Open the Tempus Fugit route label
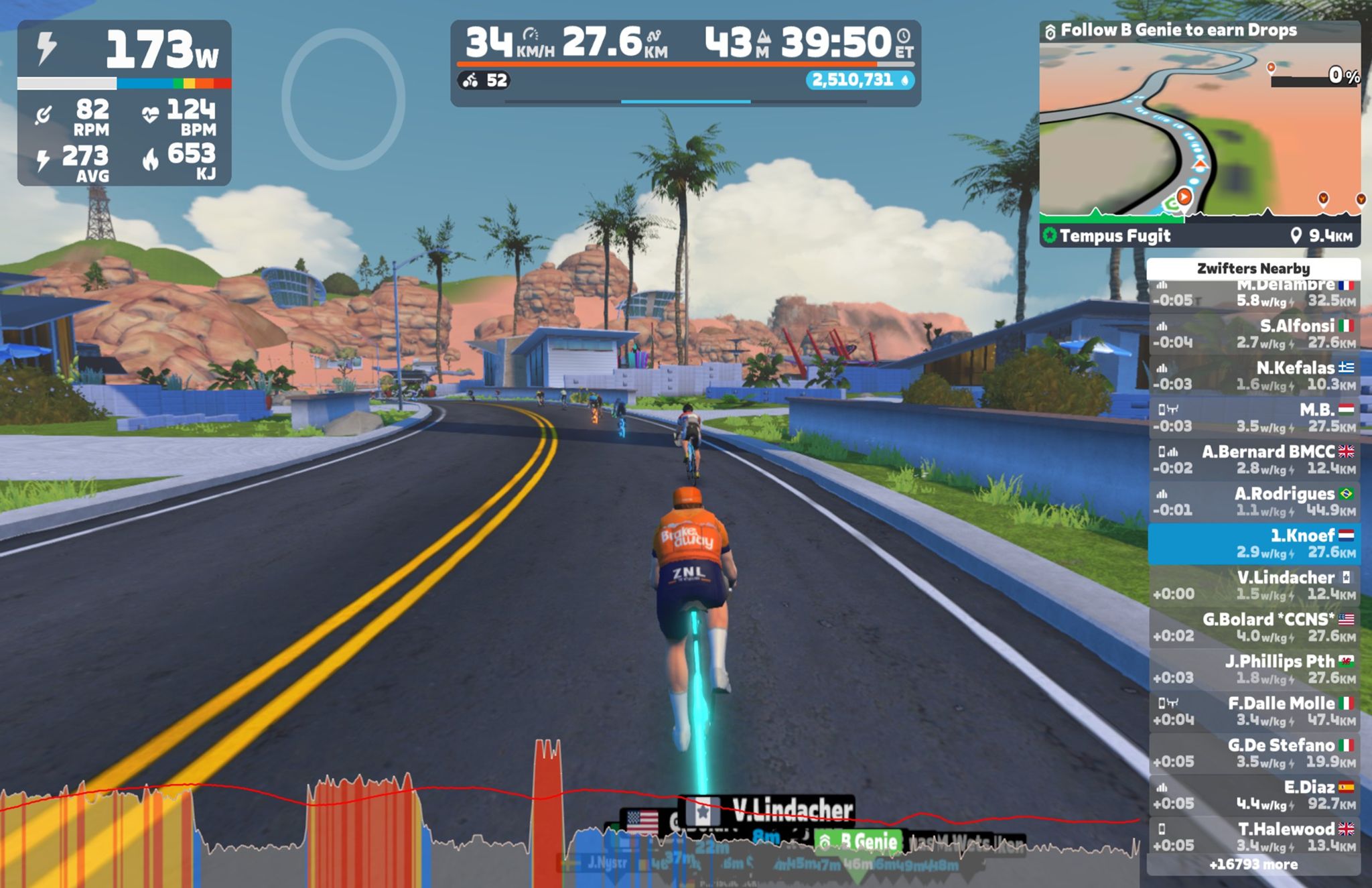Image resolution: width=1372 pixels, height=888 pixels. click(1115, 236)
